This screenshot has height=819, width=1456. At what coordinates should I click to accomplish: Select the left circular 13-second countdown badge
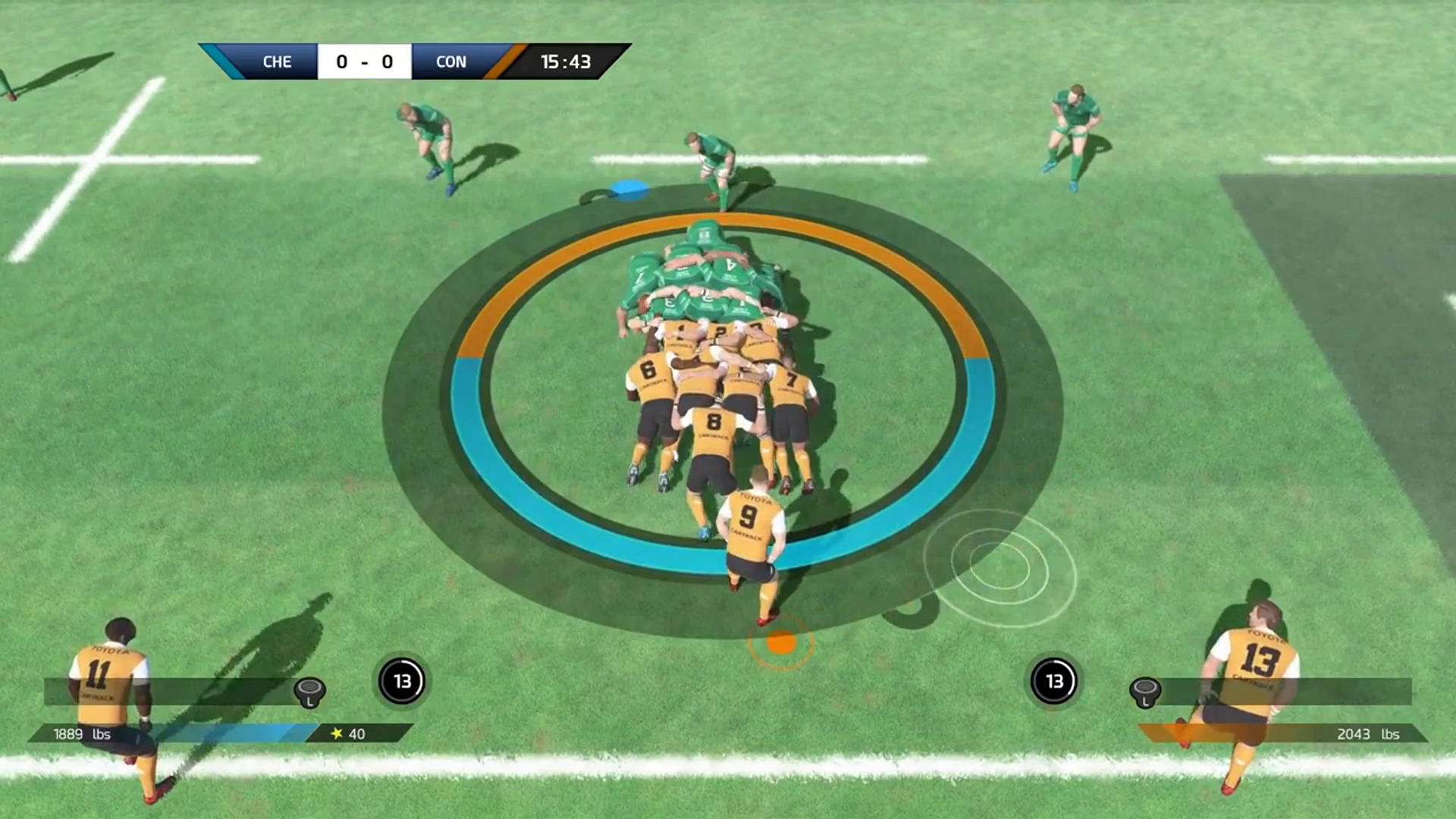tap(402, 681)
